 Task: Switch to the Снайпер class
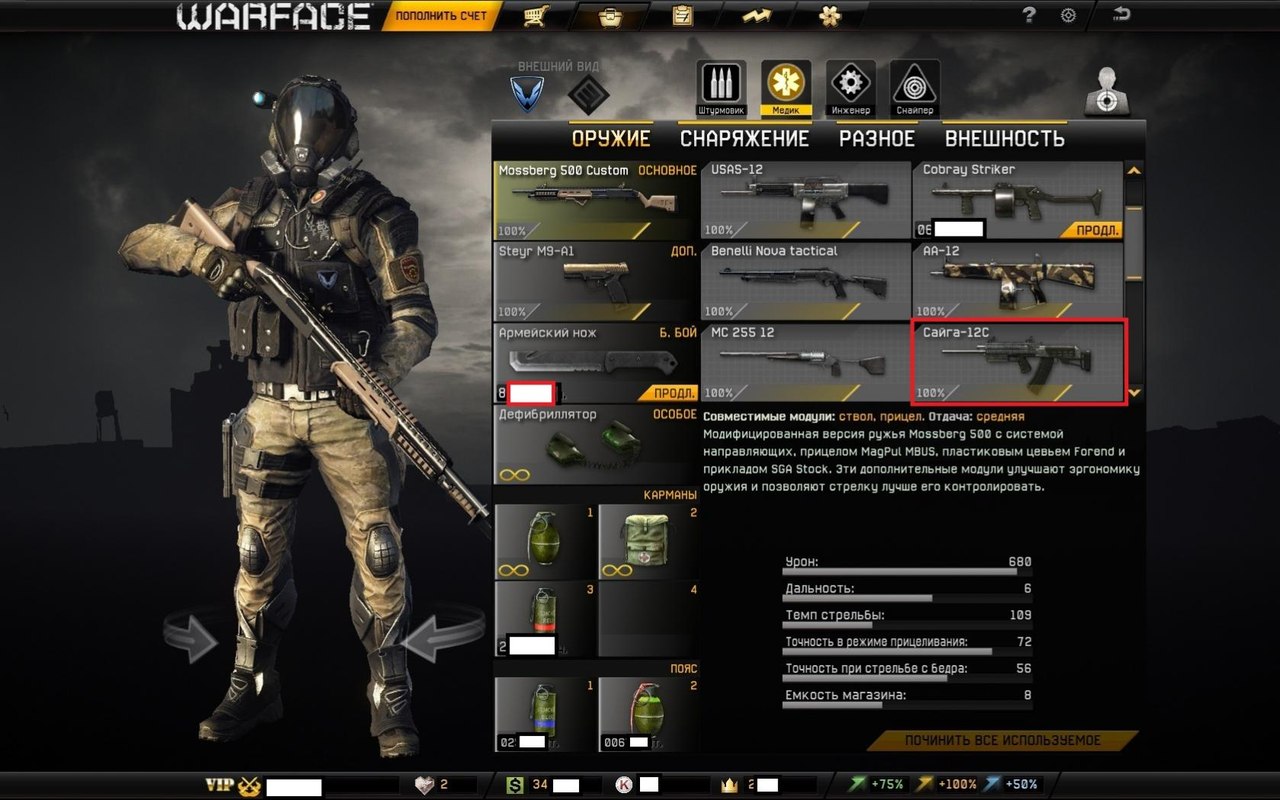point(914,88)
